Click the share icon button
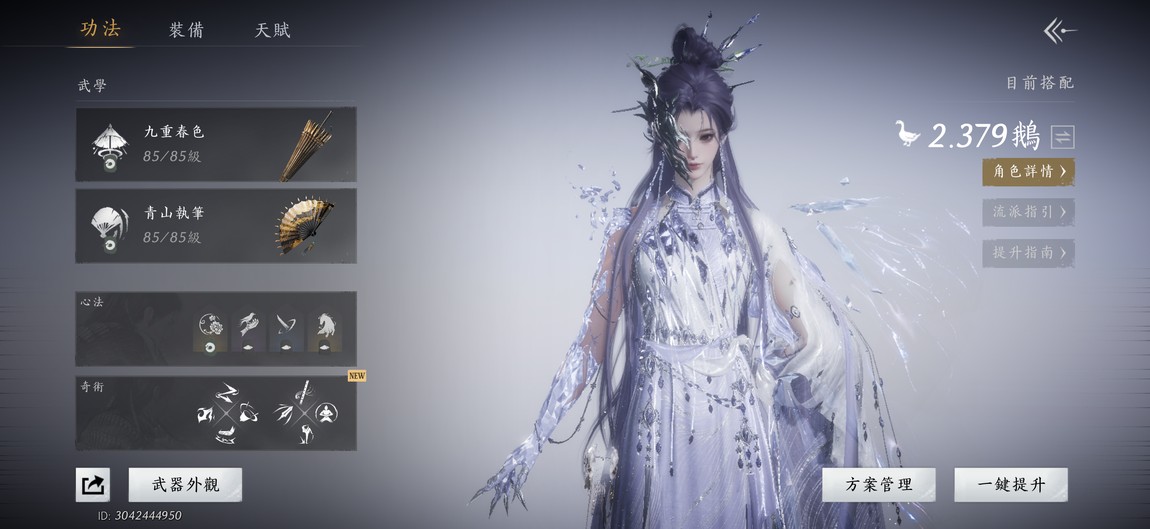The width and height of the screenshot is (1150, 529). pos(93,485)
